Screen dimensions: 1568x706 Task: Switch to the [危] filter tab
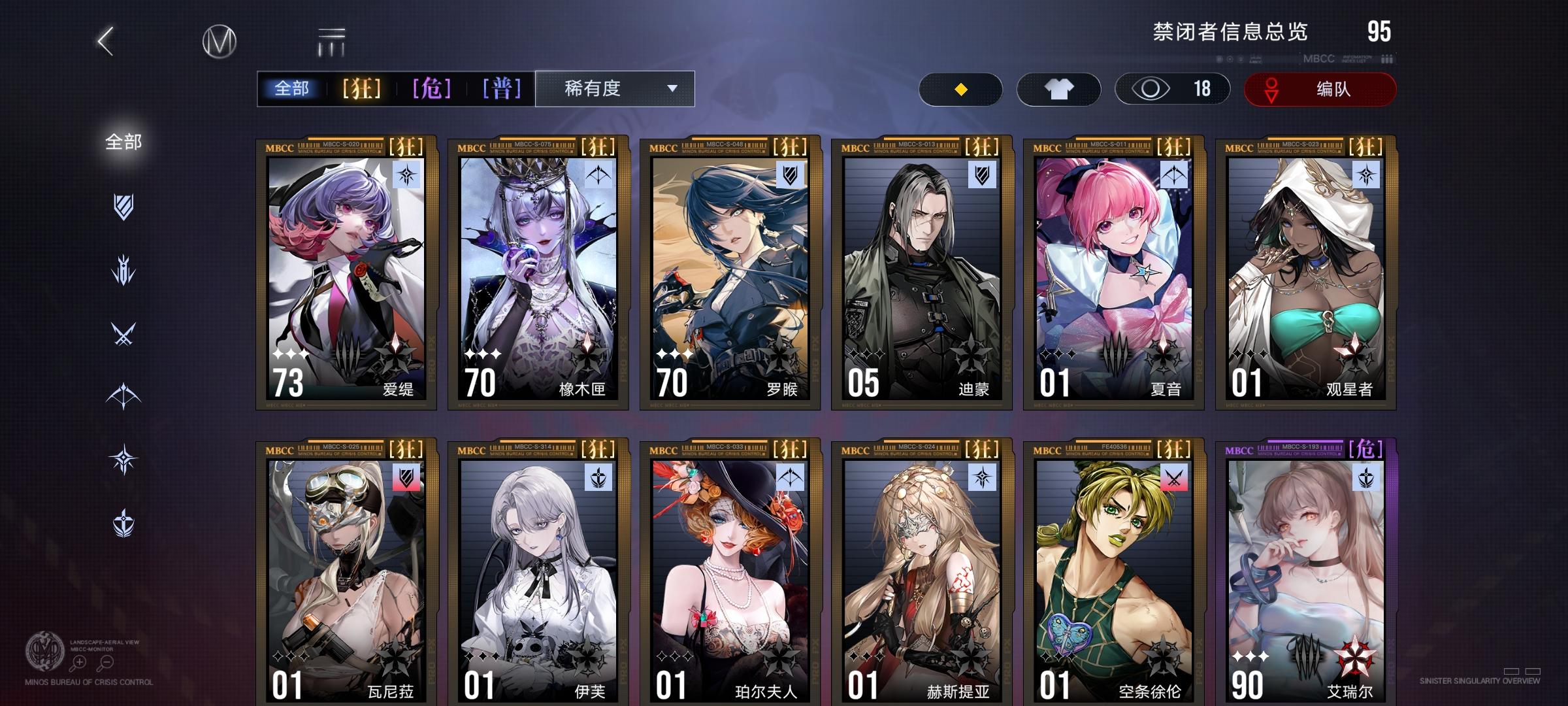432,88
